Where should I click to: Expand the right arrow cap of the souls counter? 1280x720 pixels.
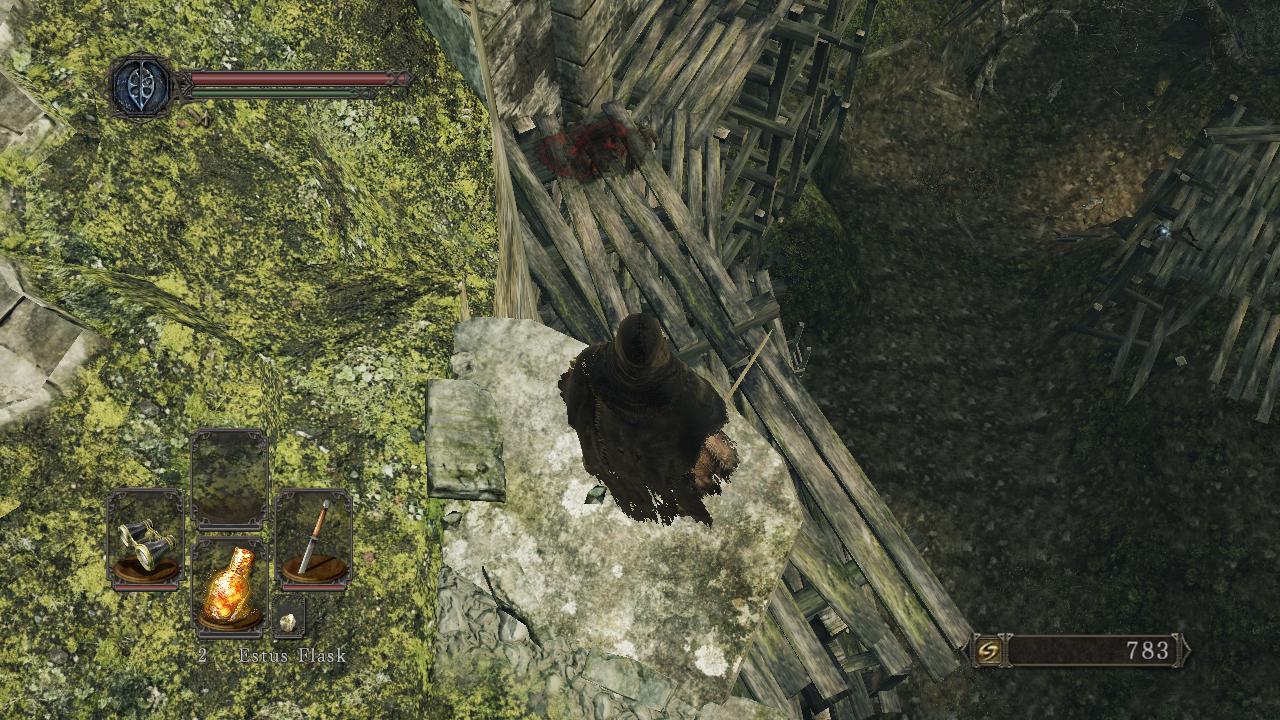coord(1180,648)
